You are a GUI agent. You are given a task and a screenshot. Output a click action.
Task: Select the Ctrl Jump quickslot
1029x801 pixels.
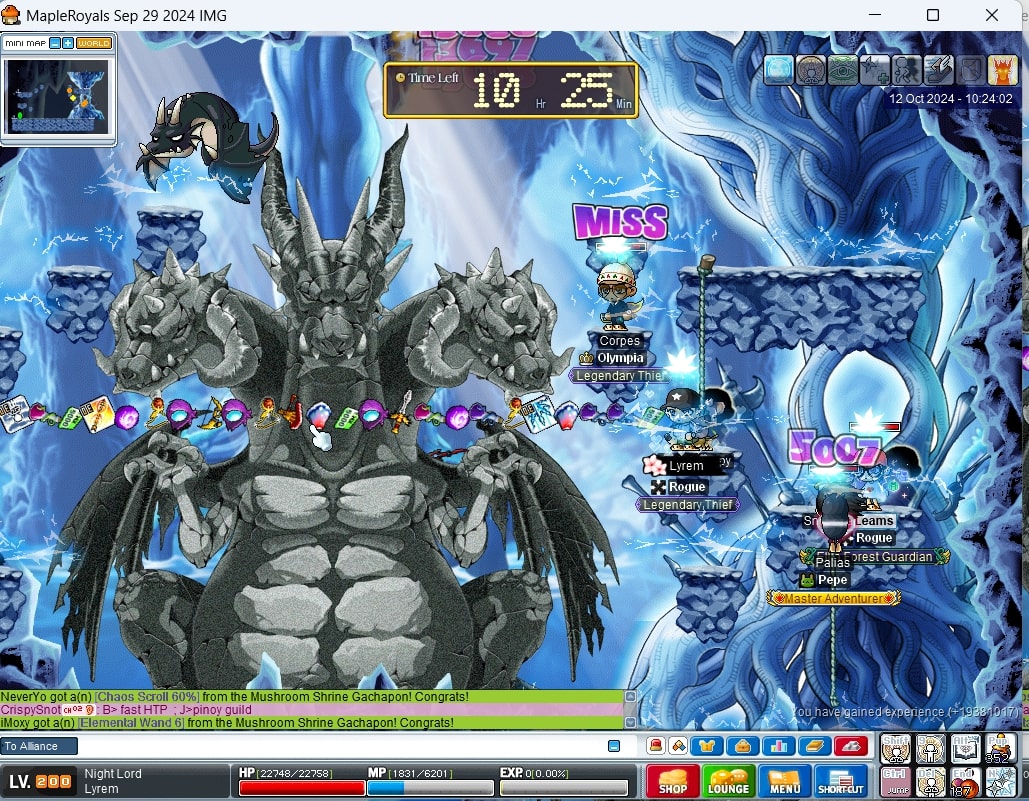point(896,781)
